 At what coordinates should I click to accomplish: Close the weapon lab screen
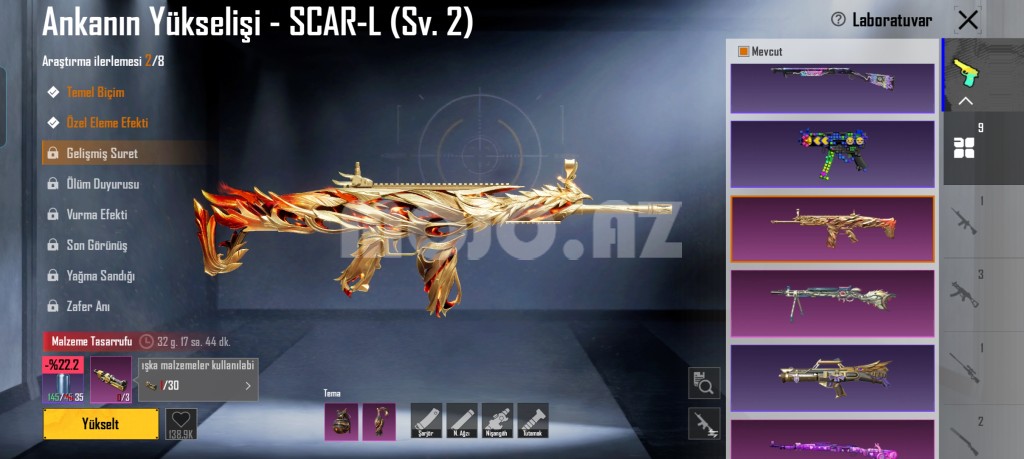968,20
